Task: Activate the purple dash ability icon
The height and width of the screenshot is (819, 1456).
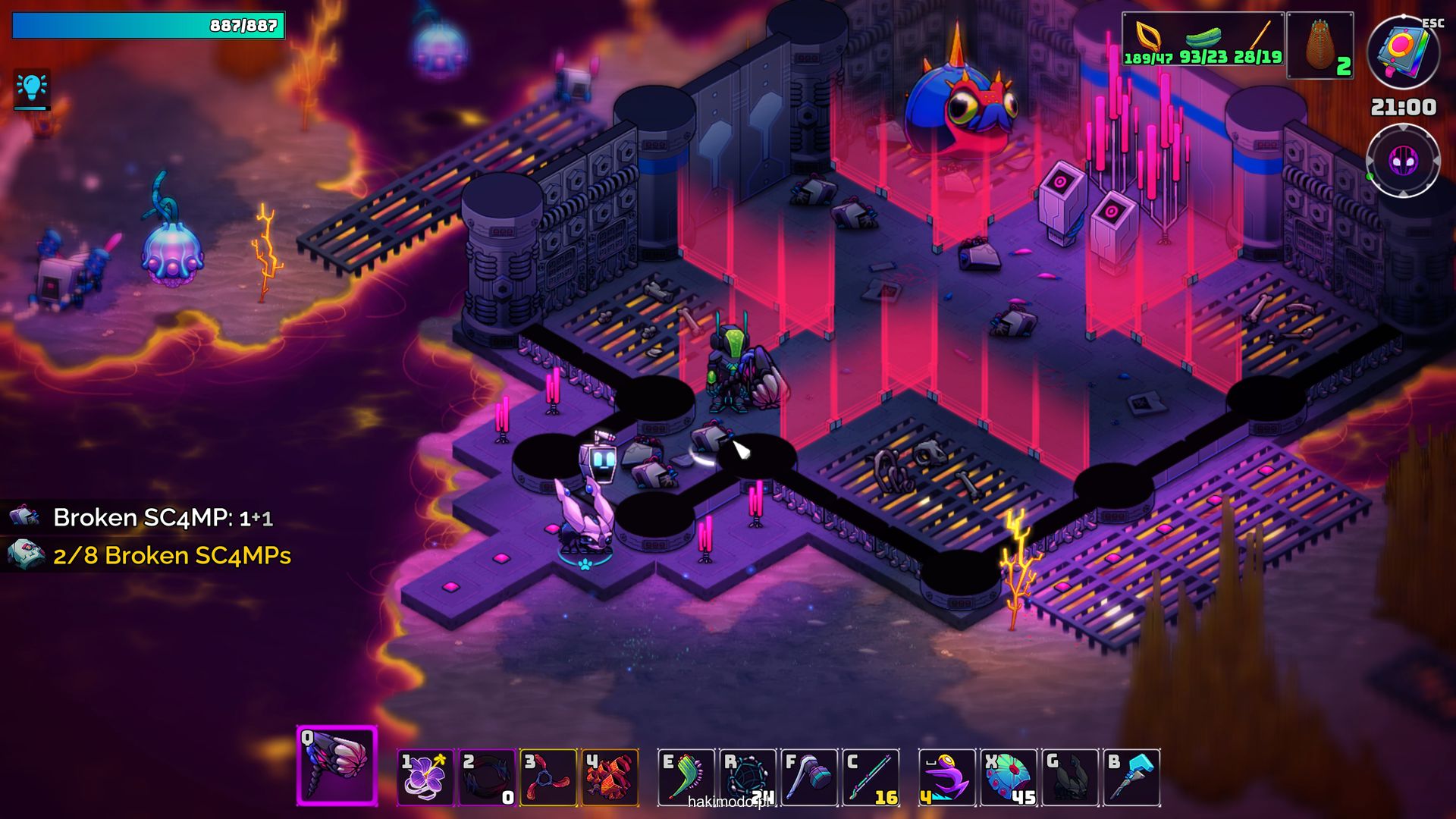Action: pyautogui.click(x=947, y=777)
